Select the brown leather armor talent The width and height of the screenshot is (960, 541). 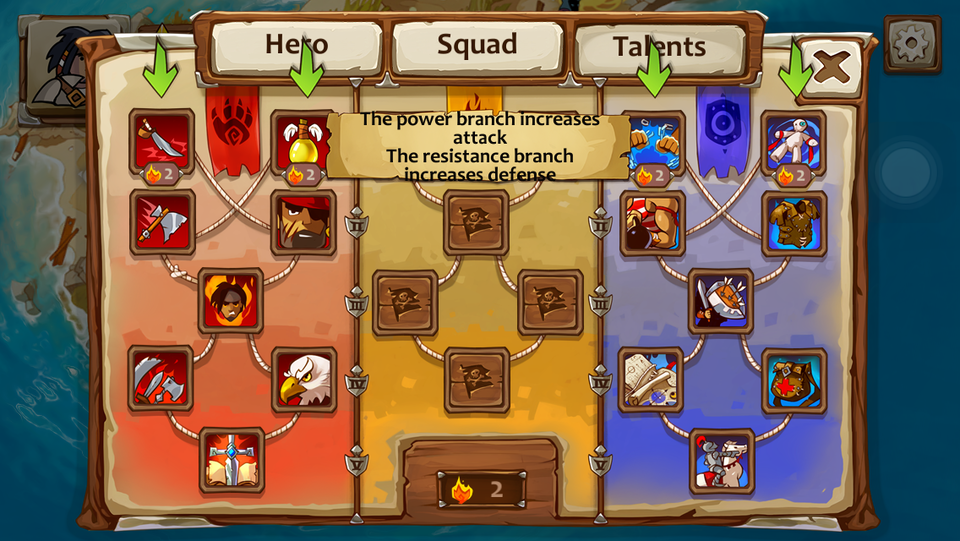pos(794,223)
